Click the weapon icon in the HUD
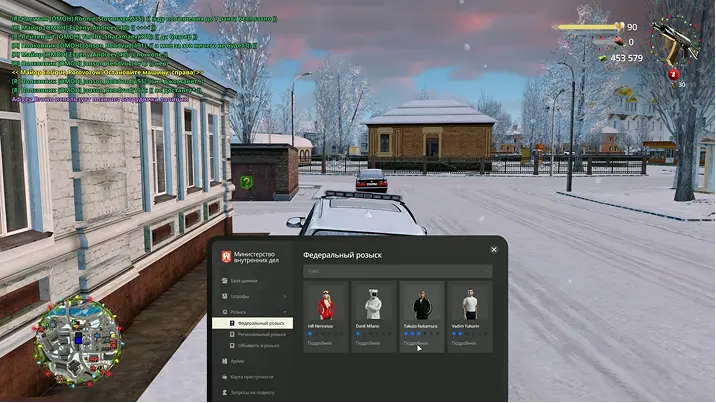Image resolution: width=716 pixels, height=403 pixels. [668, 41]
